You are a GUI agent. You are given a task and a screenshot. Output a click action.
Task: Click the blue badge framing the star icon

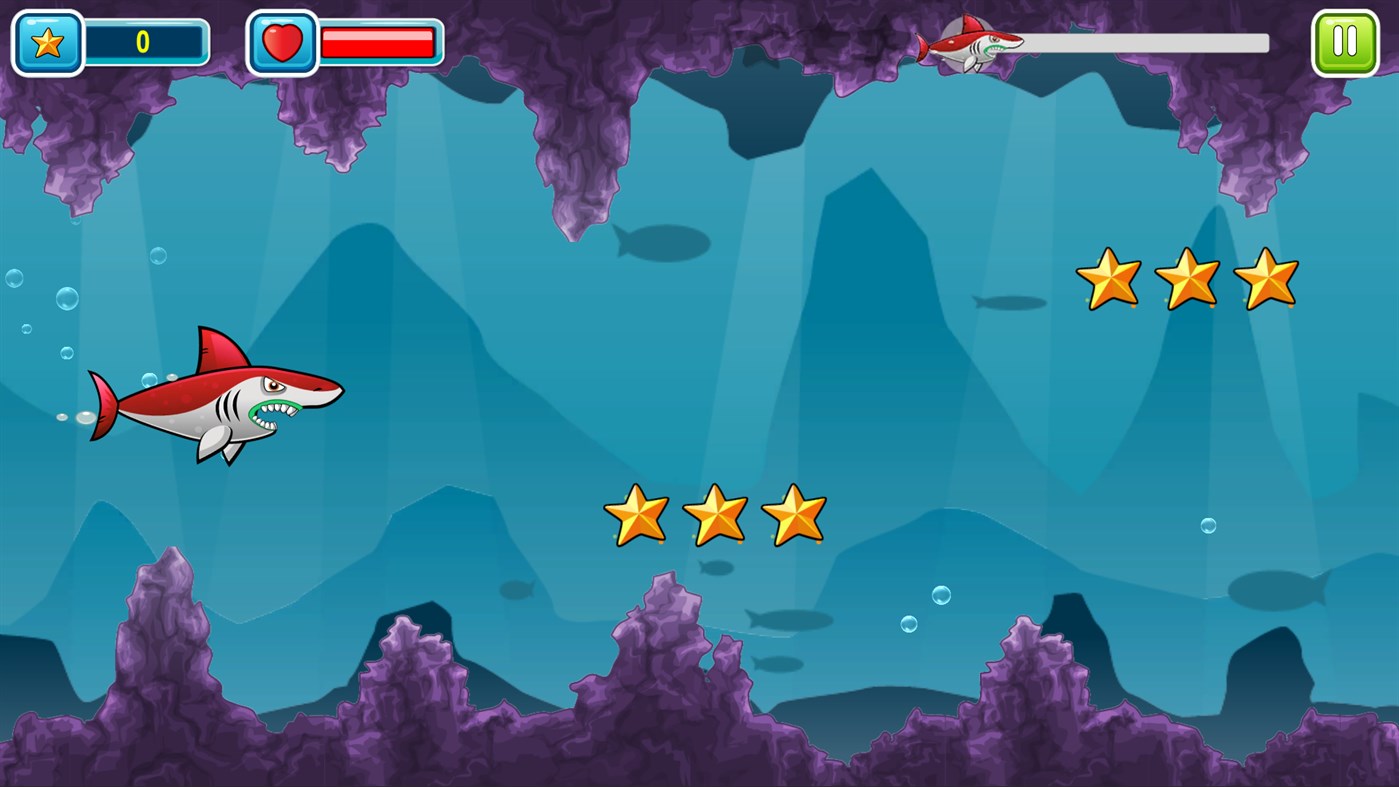coord(46,42)
